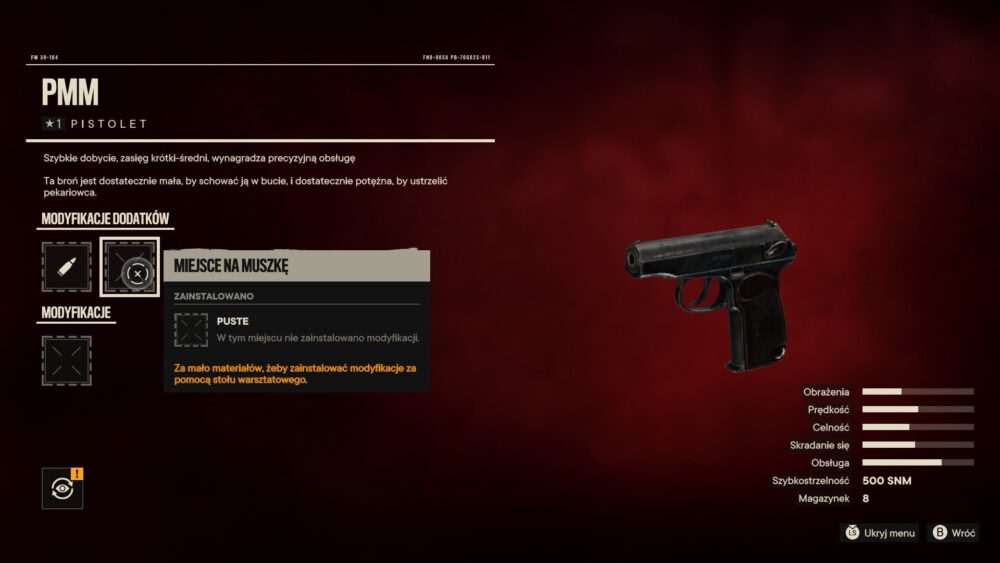Screen dimensions: 1000x563
Task: Open the empty slot under Modyfikacje
Action: (66, 360)
